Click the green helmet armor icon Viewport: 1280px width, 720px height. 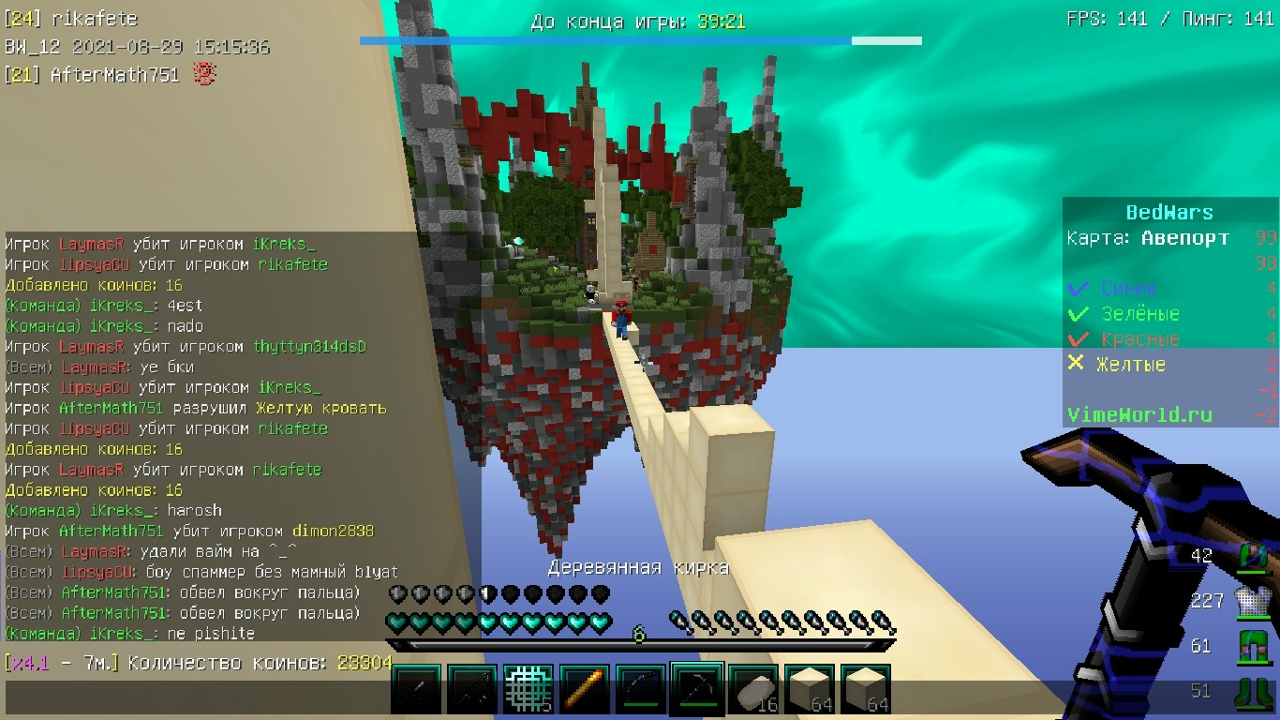click(x=1251, y=556)
